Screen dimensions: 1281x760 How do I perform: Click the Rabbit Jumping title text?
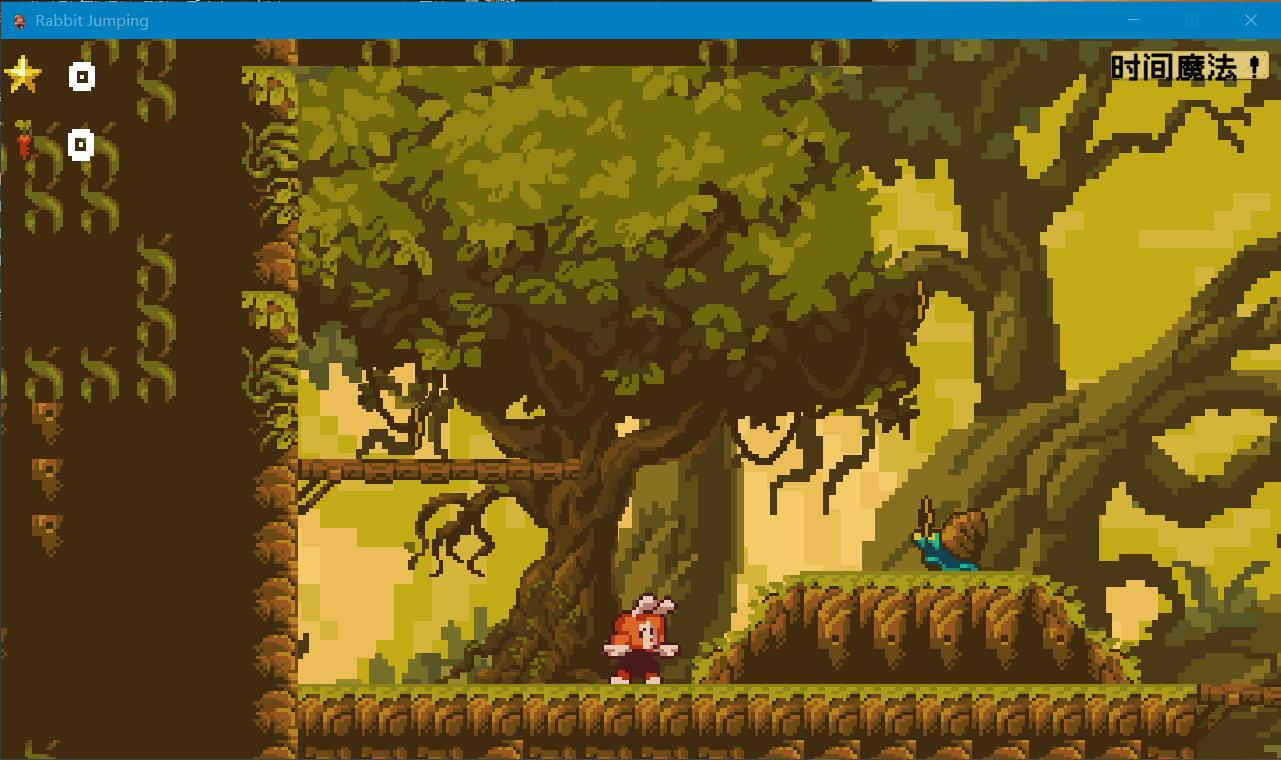tap(91, 20)
